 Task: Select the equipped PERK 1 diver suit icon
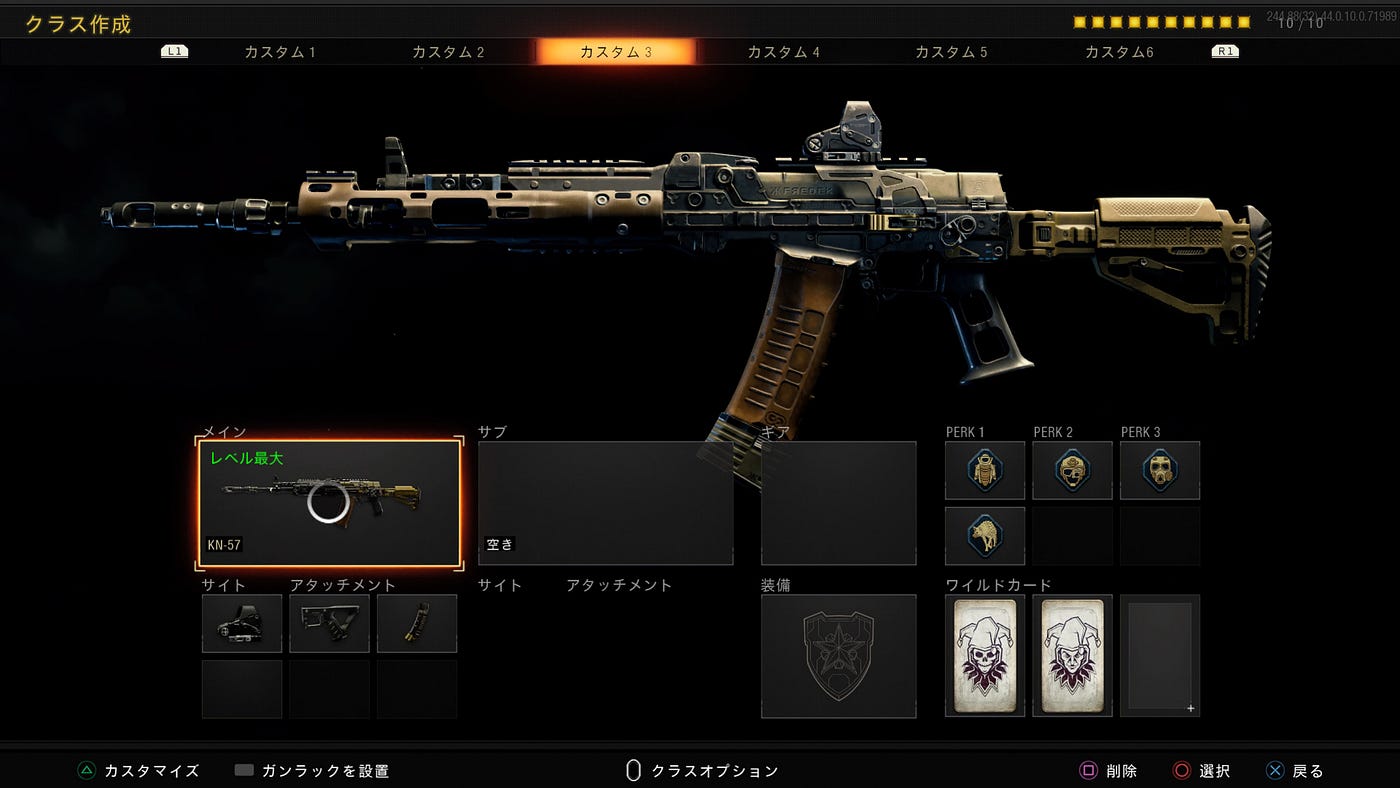pyautogui.click(x=983, y=469)
